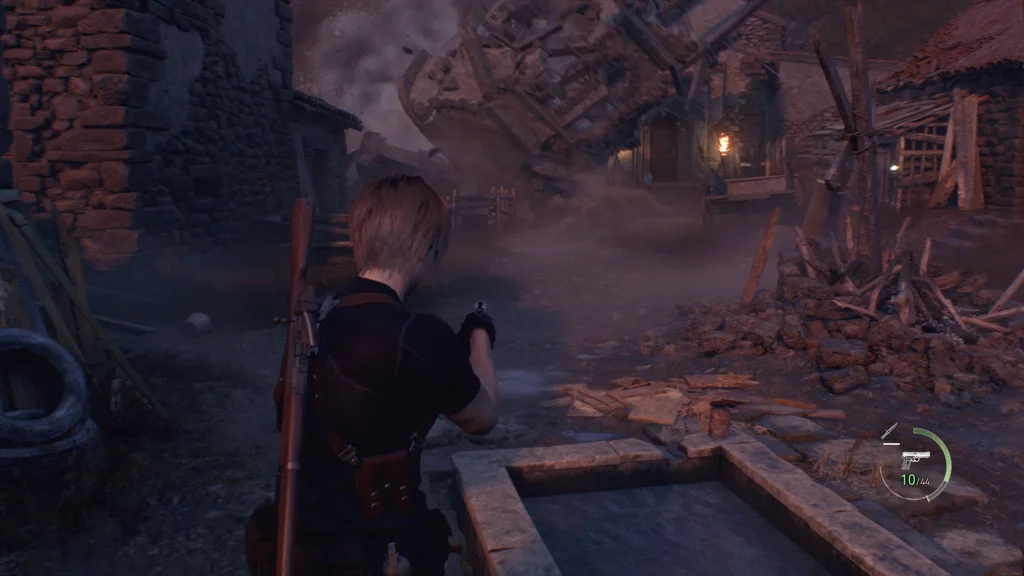
Task: Click the combat knife icon
Action: point(889,433)
